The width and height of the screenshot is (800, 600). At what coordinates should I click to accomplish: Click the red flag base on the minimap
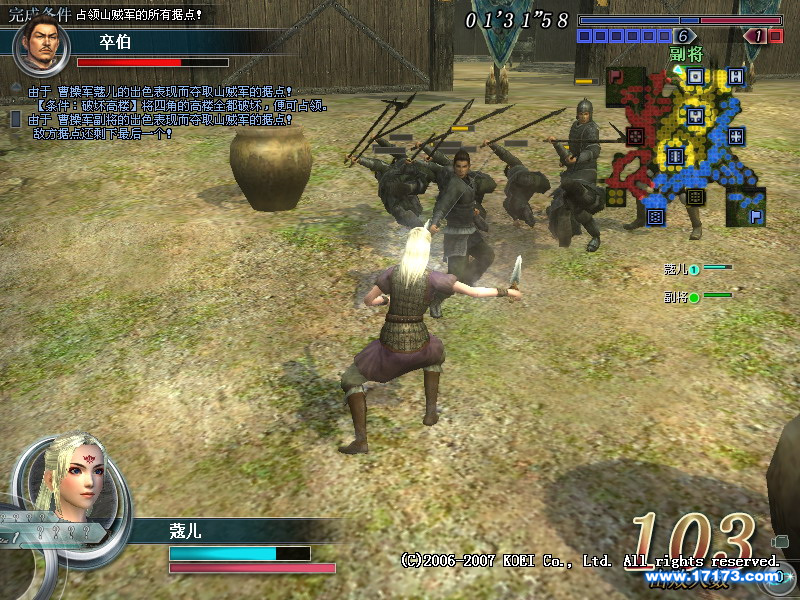[x=613, y=75]
